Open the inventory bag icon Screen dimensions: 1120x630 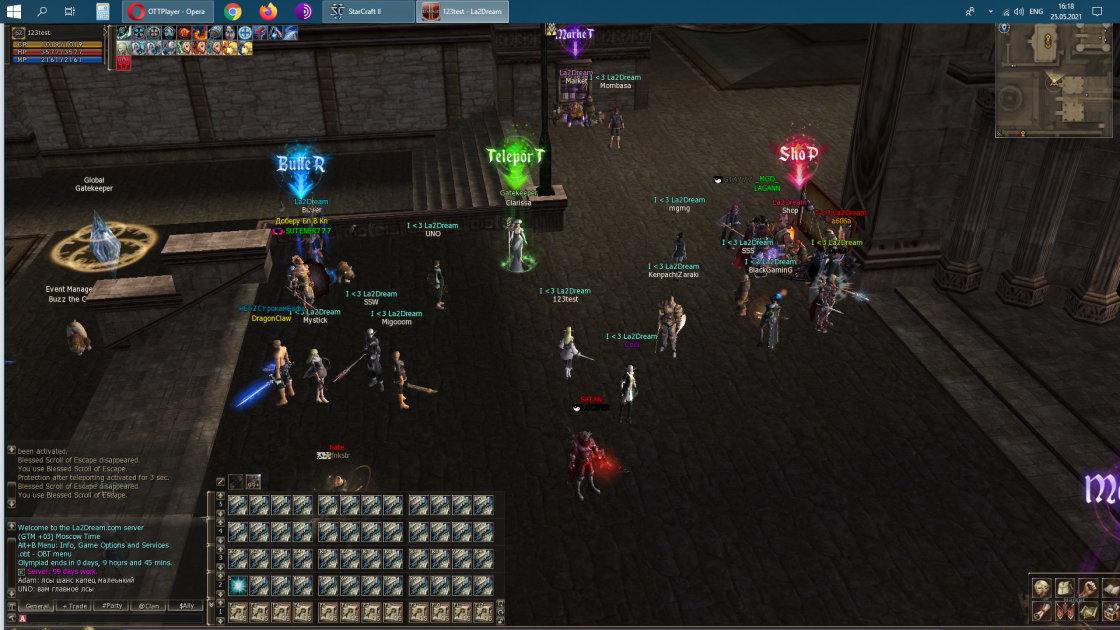pos(1066,588)
